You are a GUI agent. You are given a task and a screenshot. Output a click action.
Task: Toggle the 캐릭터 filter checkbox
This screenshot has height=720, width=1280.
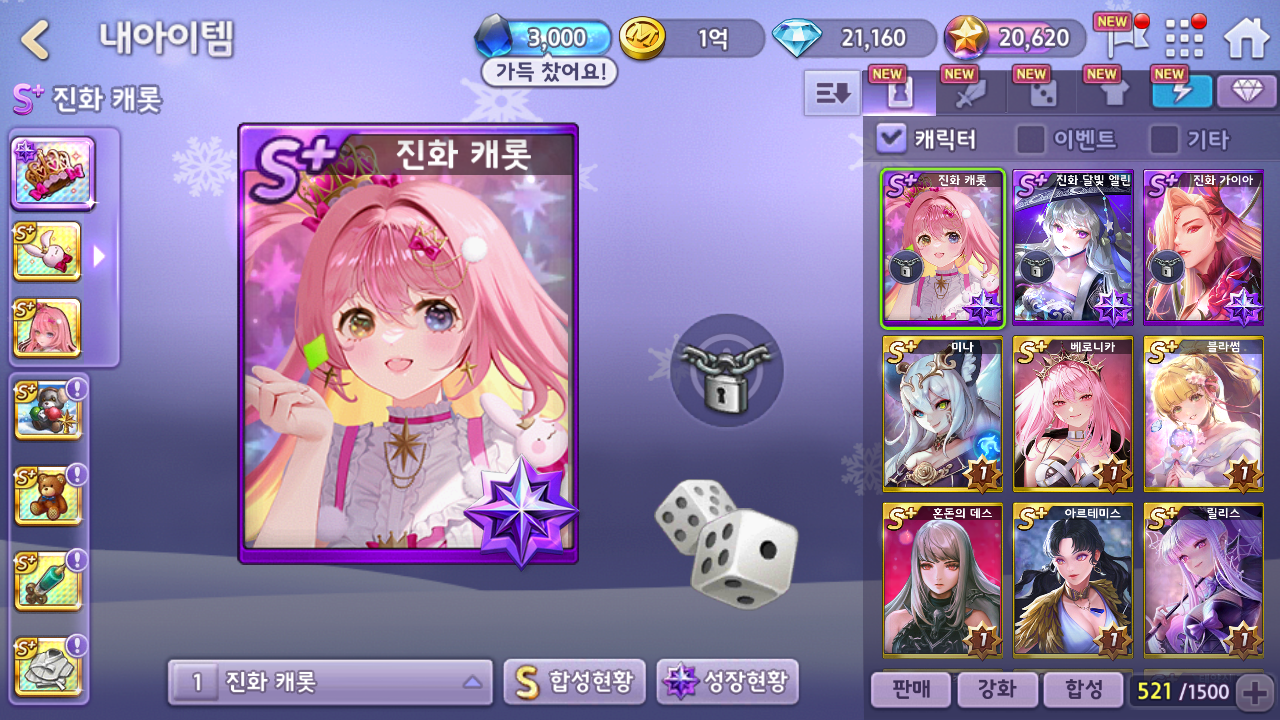pos(890,139)
